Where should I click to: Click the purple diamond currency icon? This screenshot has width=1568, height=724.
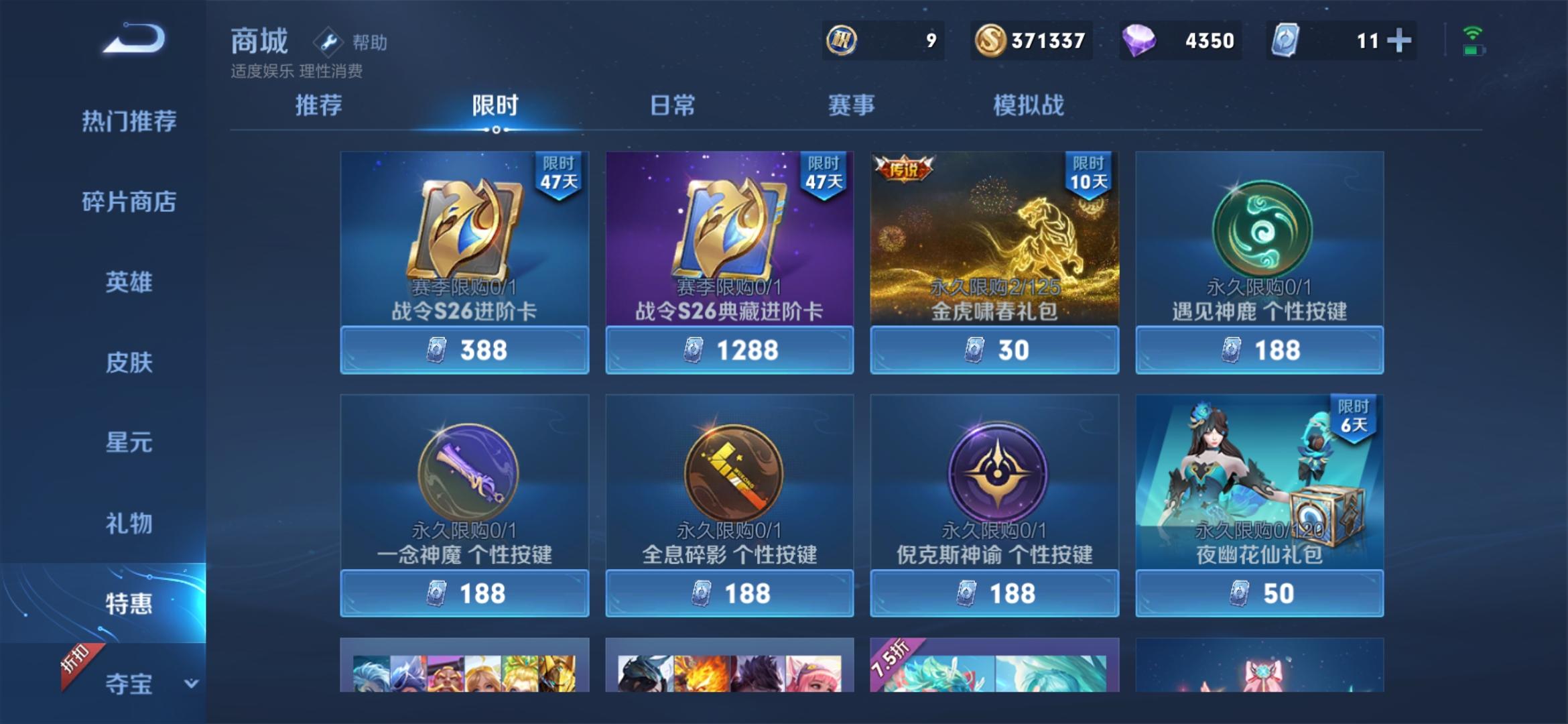click(x=1141, y=40)
